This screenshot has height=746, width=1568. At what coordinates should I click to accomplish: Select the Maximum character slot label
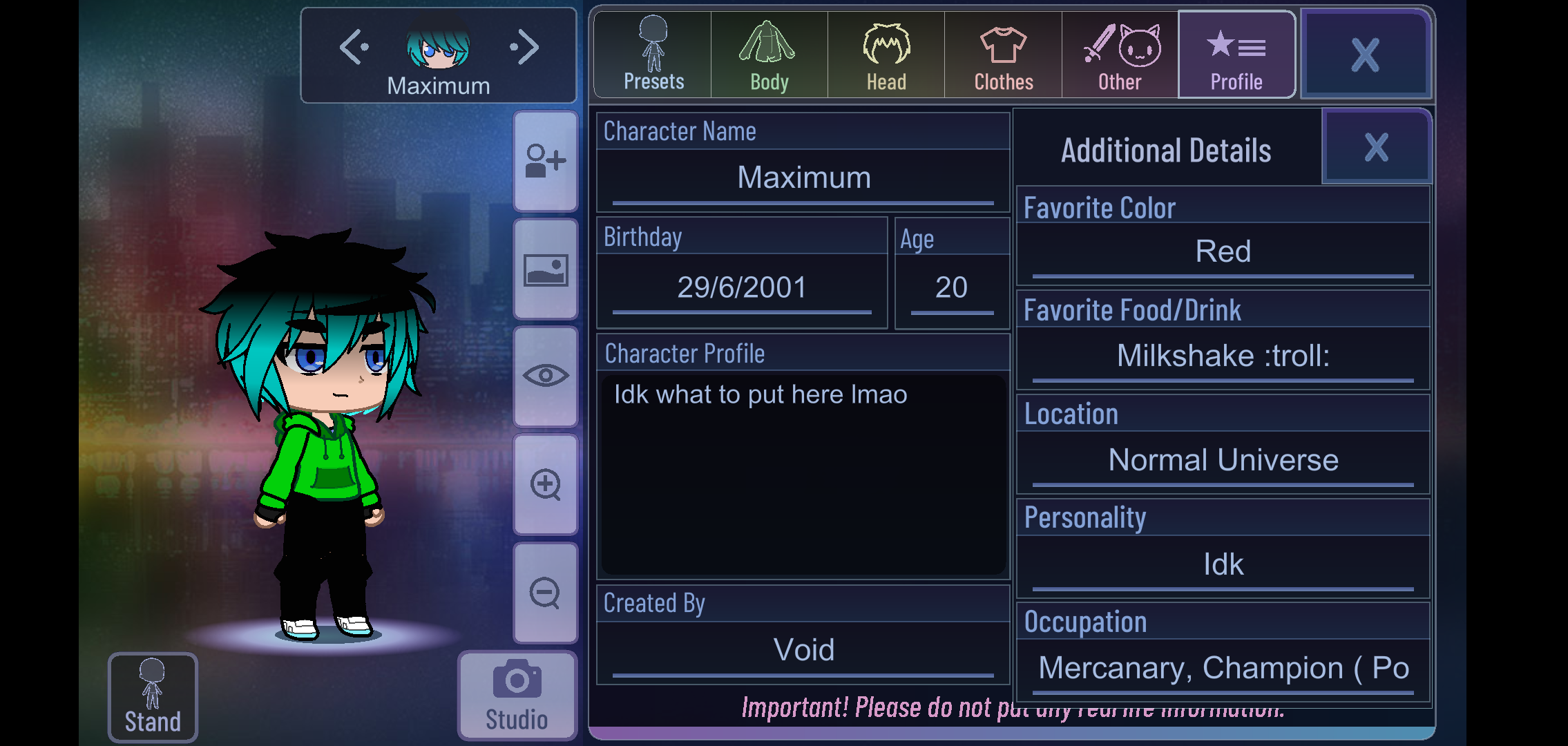439,84
